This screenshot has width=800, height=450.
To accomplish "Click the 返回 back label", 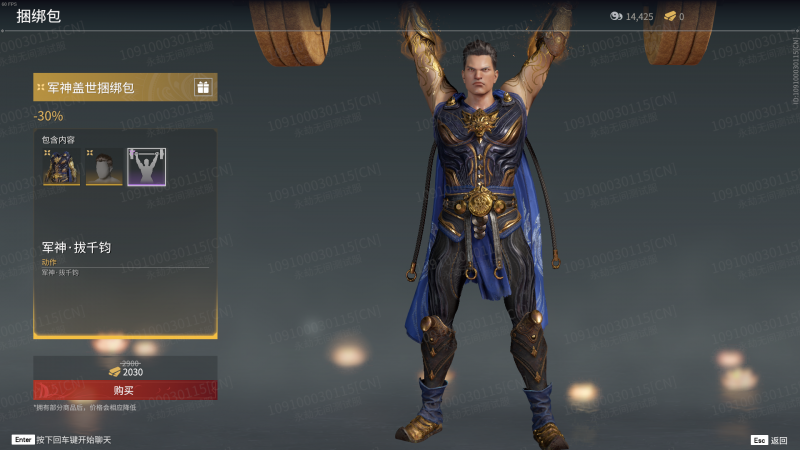I will [x=779, y=440].
